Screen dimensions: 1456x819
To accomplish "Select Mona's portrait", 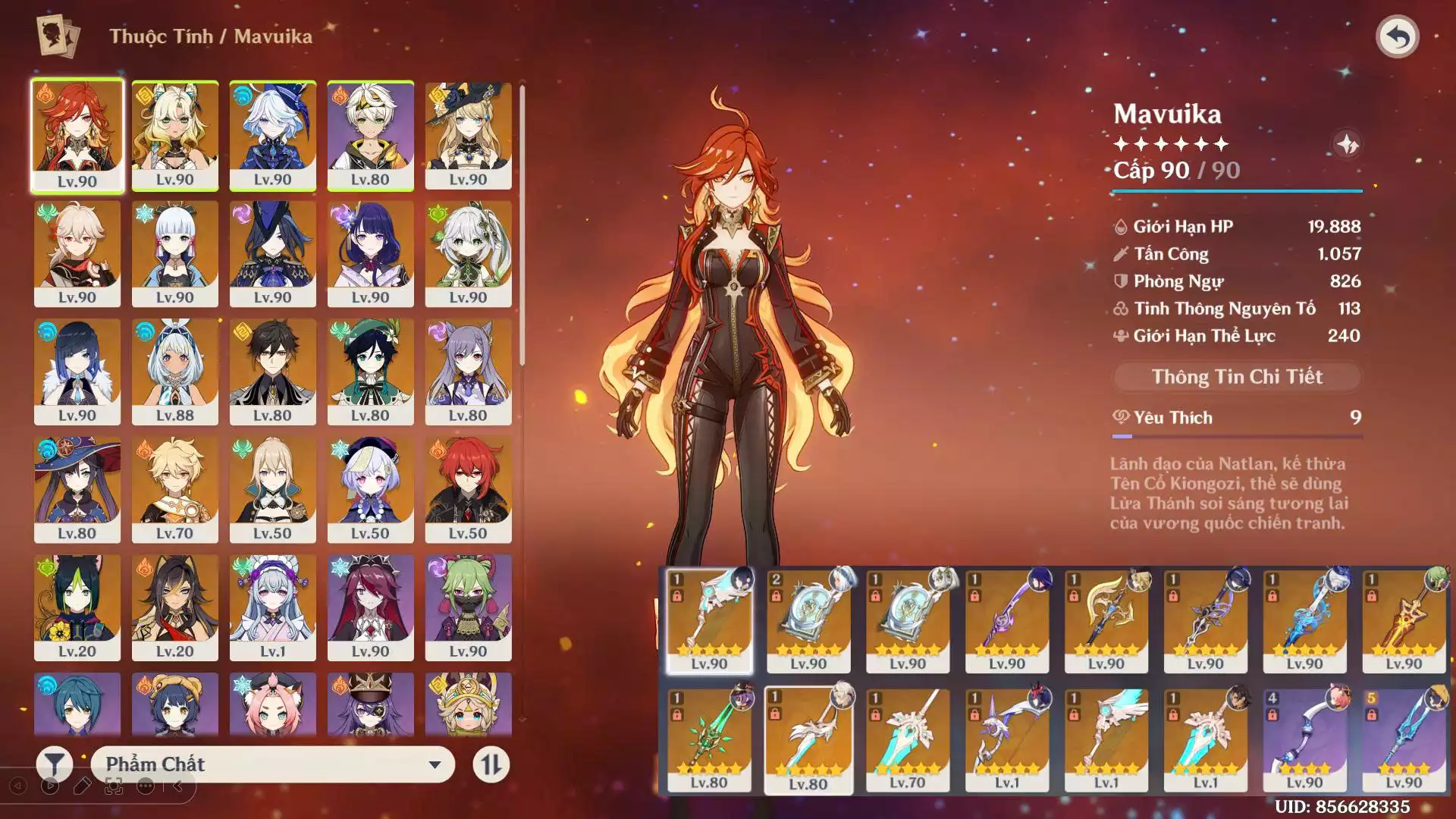I will click(x=77, y=489).
